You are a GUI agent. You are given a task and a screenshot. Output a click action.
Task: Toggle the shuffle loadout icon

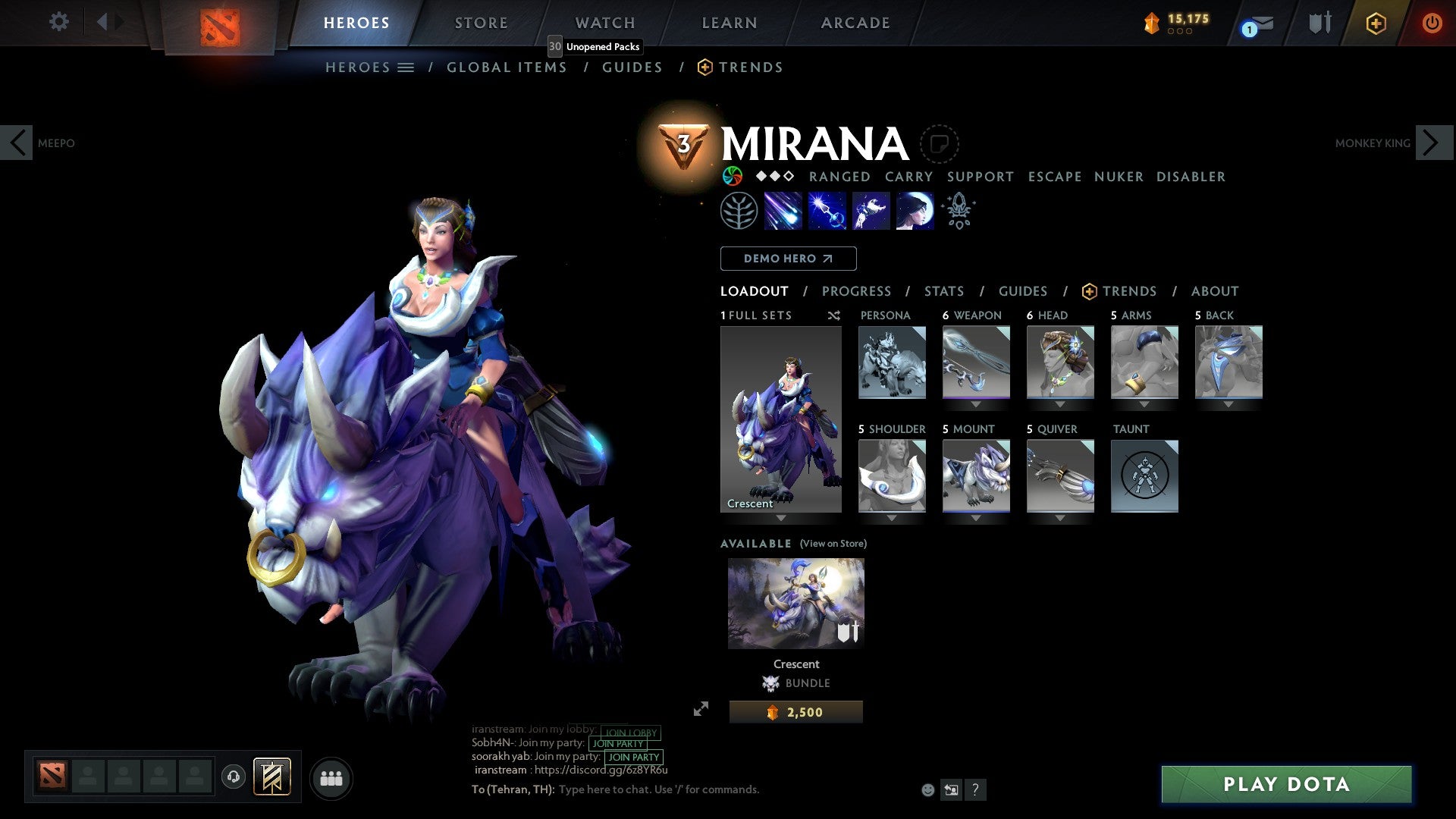(x=833, y=315)
